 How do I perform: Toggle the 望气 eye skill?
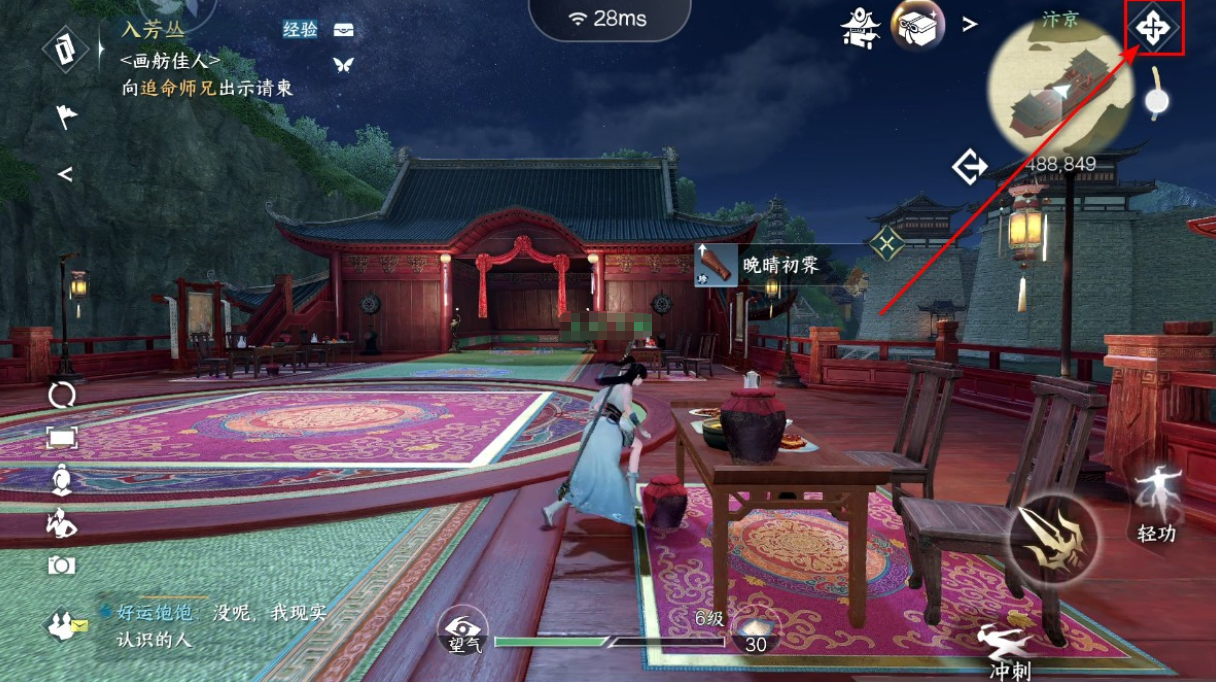464,630
